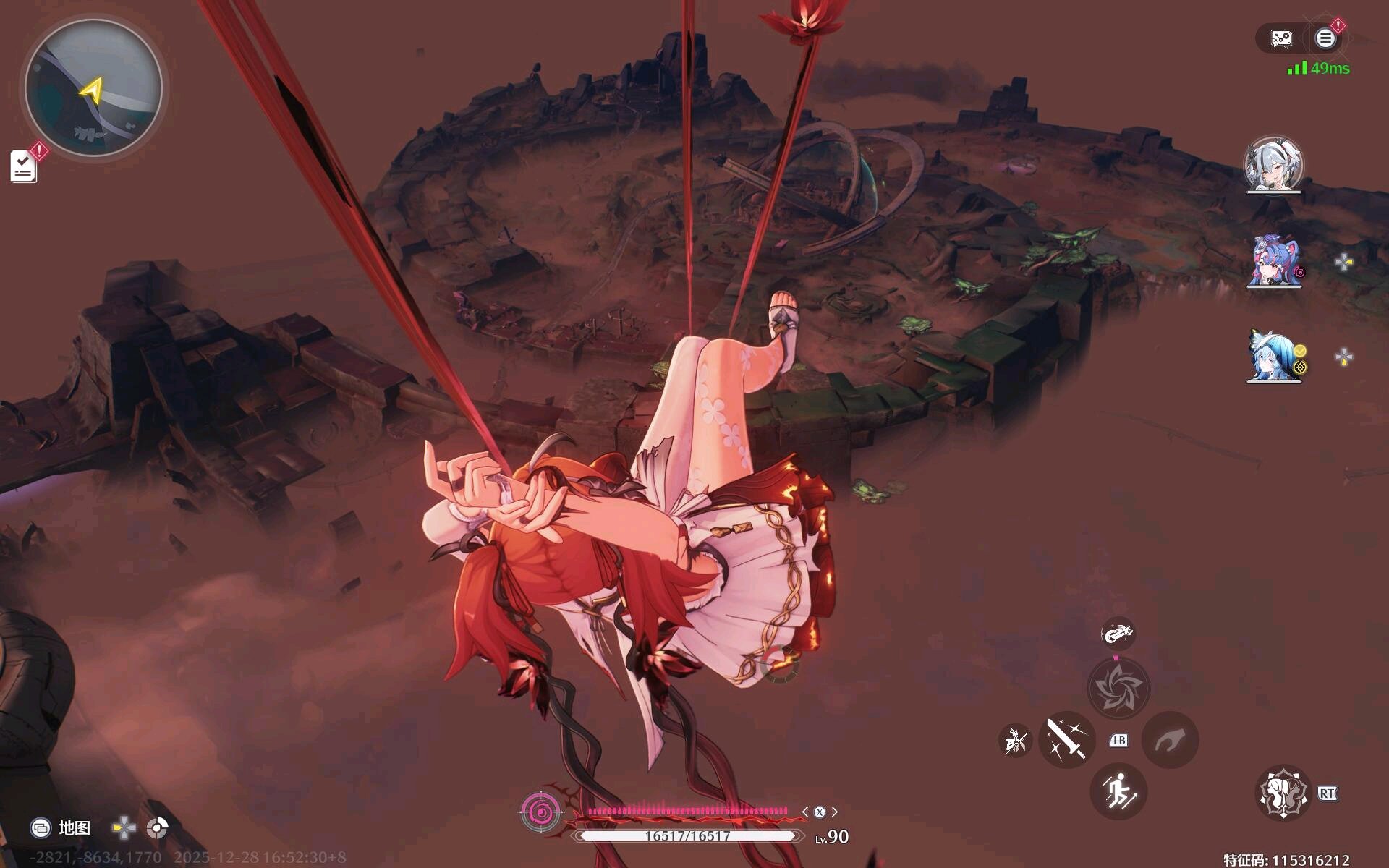Switch to the blue-haired cat-ear character
Screen dimensions: 1389x868
[x=1273, y=260]
